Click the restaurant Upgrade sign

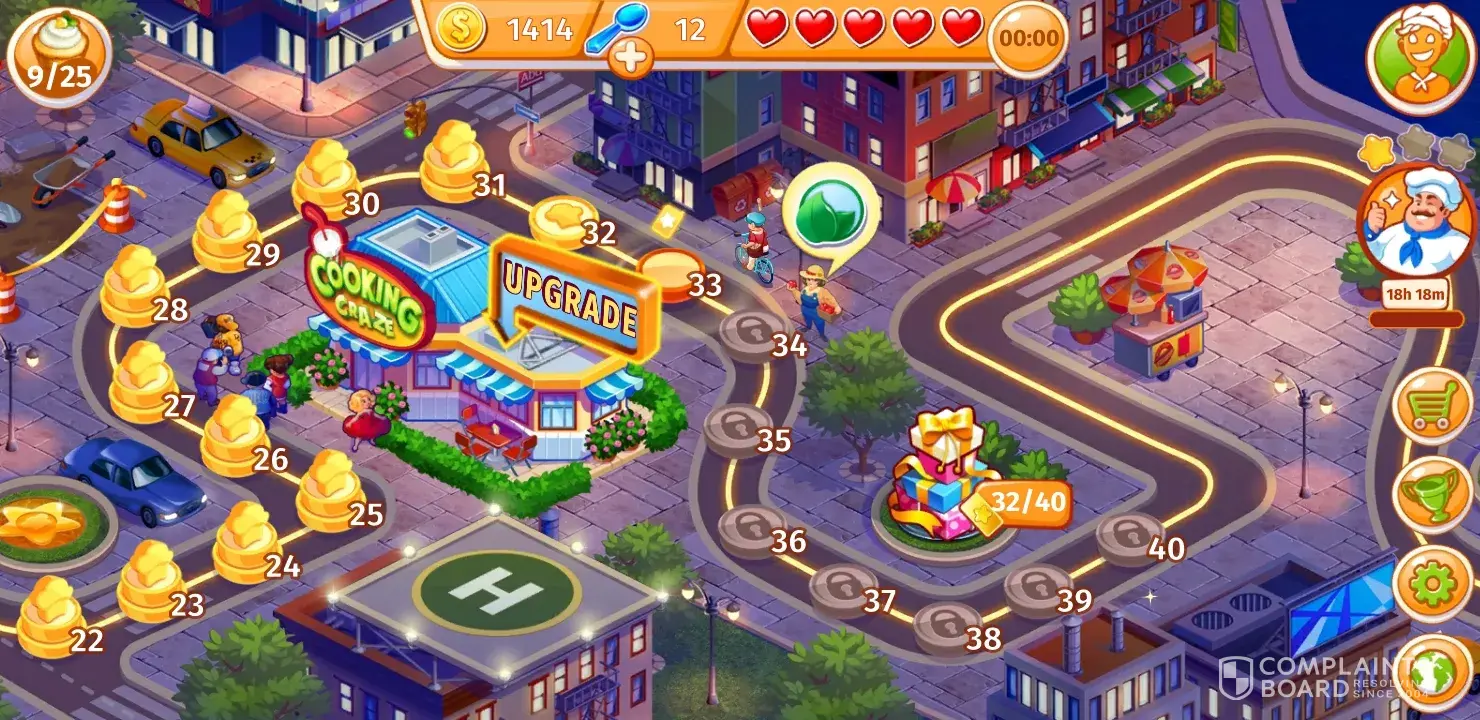572,300
